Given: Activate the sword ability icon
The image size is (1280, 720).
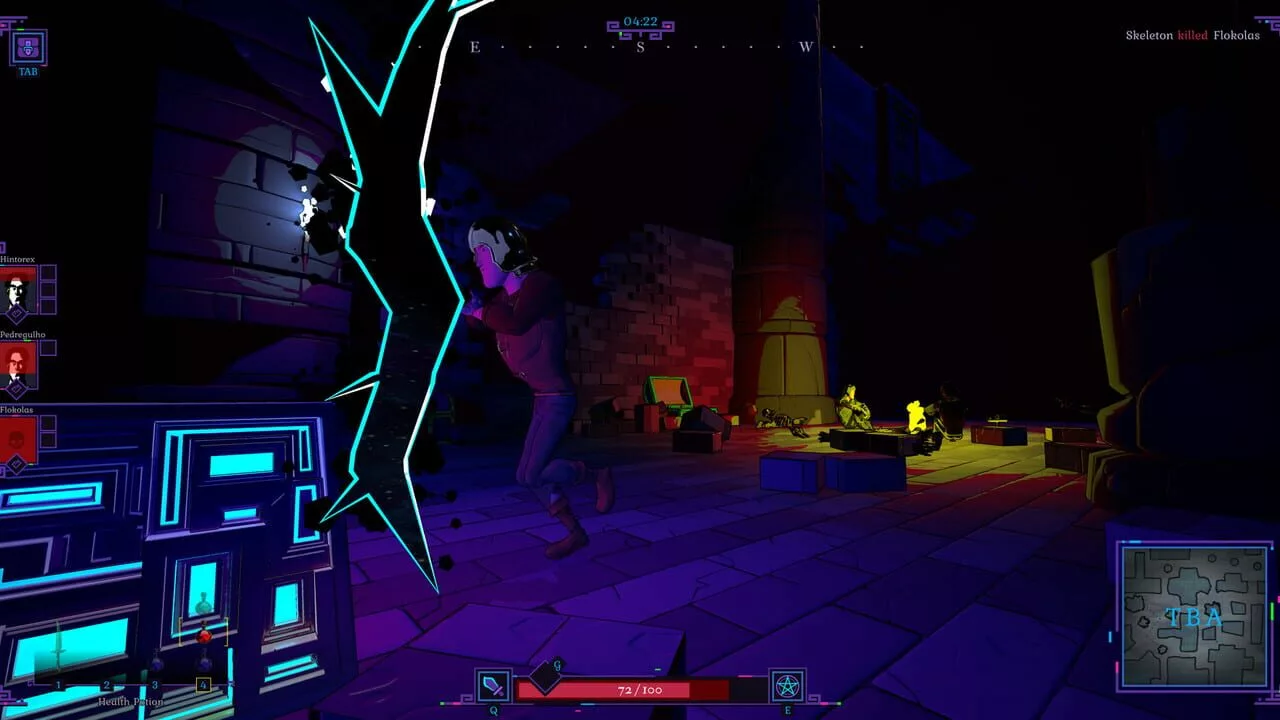Looking at the screenshot, I should pos(493,686).
